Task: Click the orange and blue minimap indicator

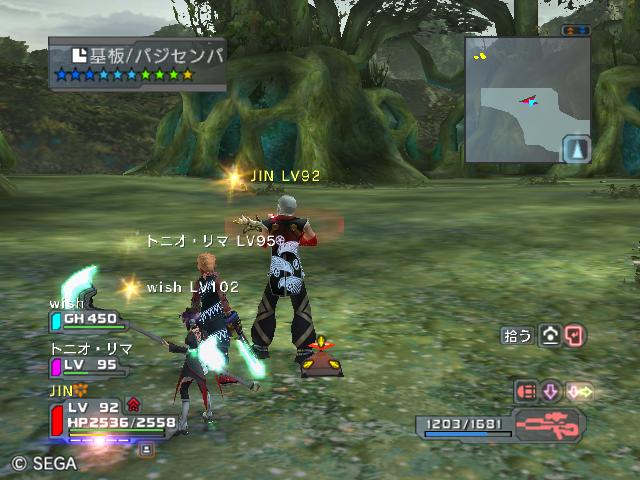Action: coord(576,31)
